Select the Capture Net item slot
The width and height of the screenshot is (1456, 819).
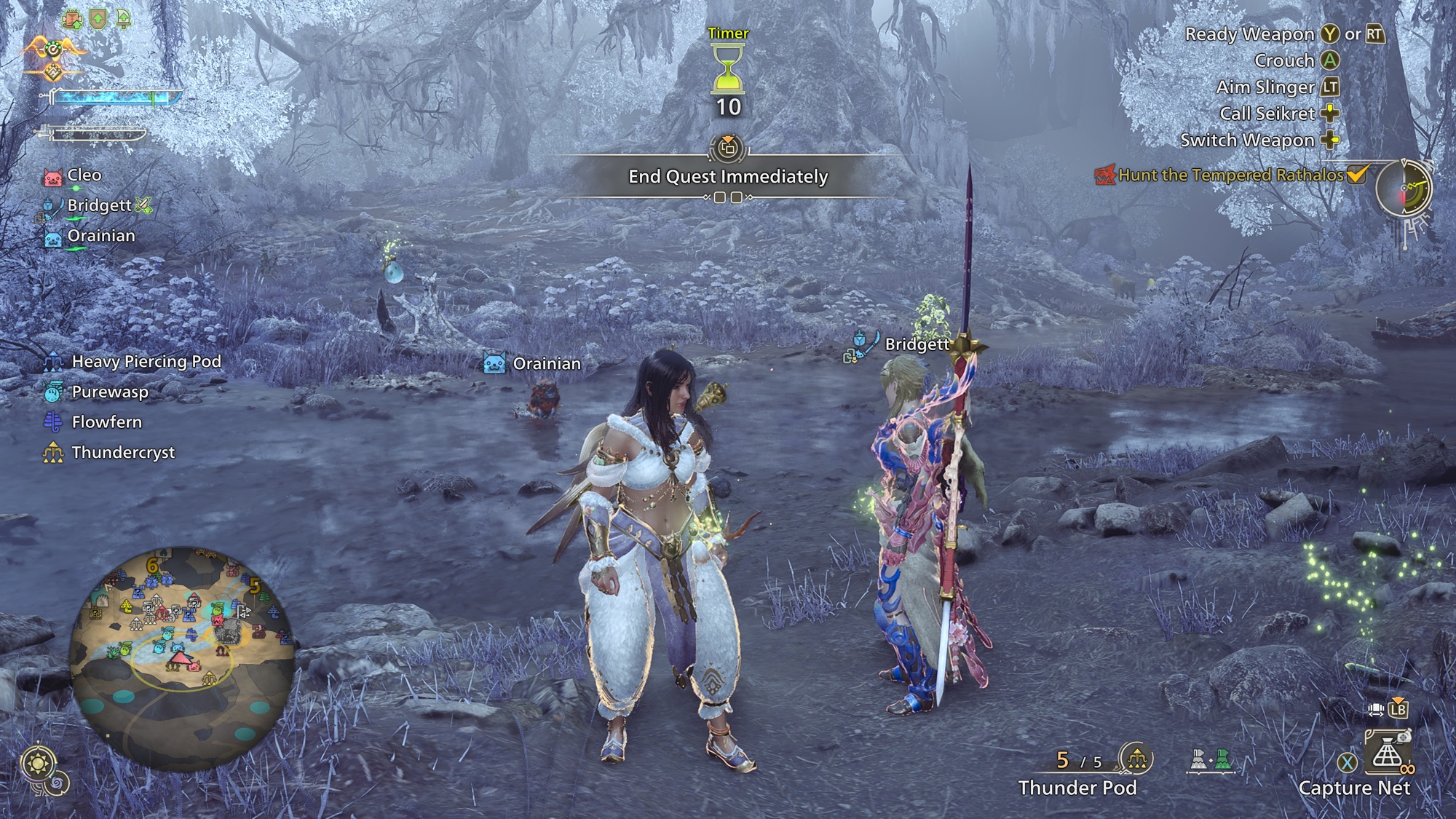tap(1387, 756)
